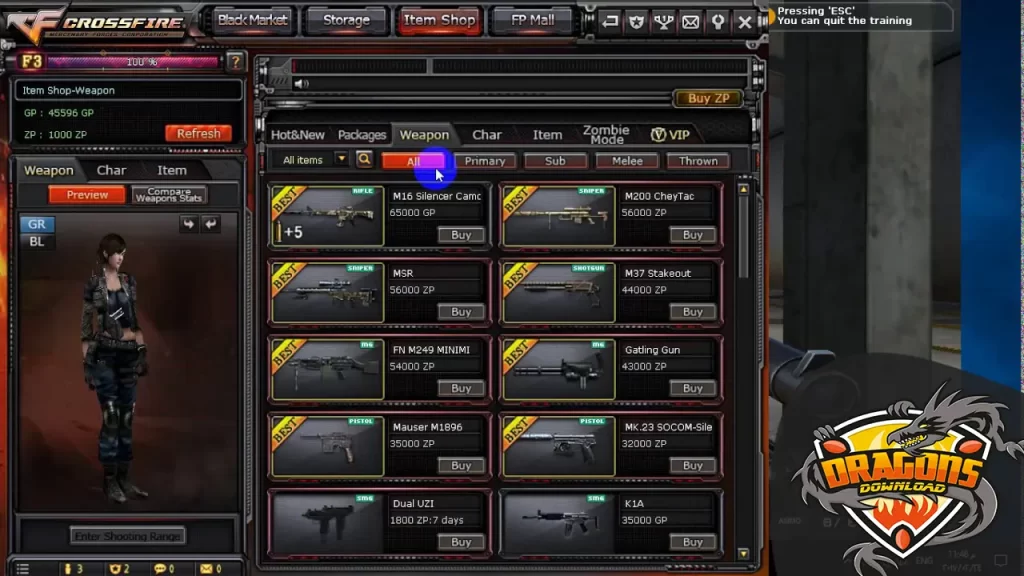Switch to the Hot&New shop tab
1024x576 pixels.
298,135
